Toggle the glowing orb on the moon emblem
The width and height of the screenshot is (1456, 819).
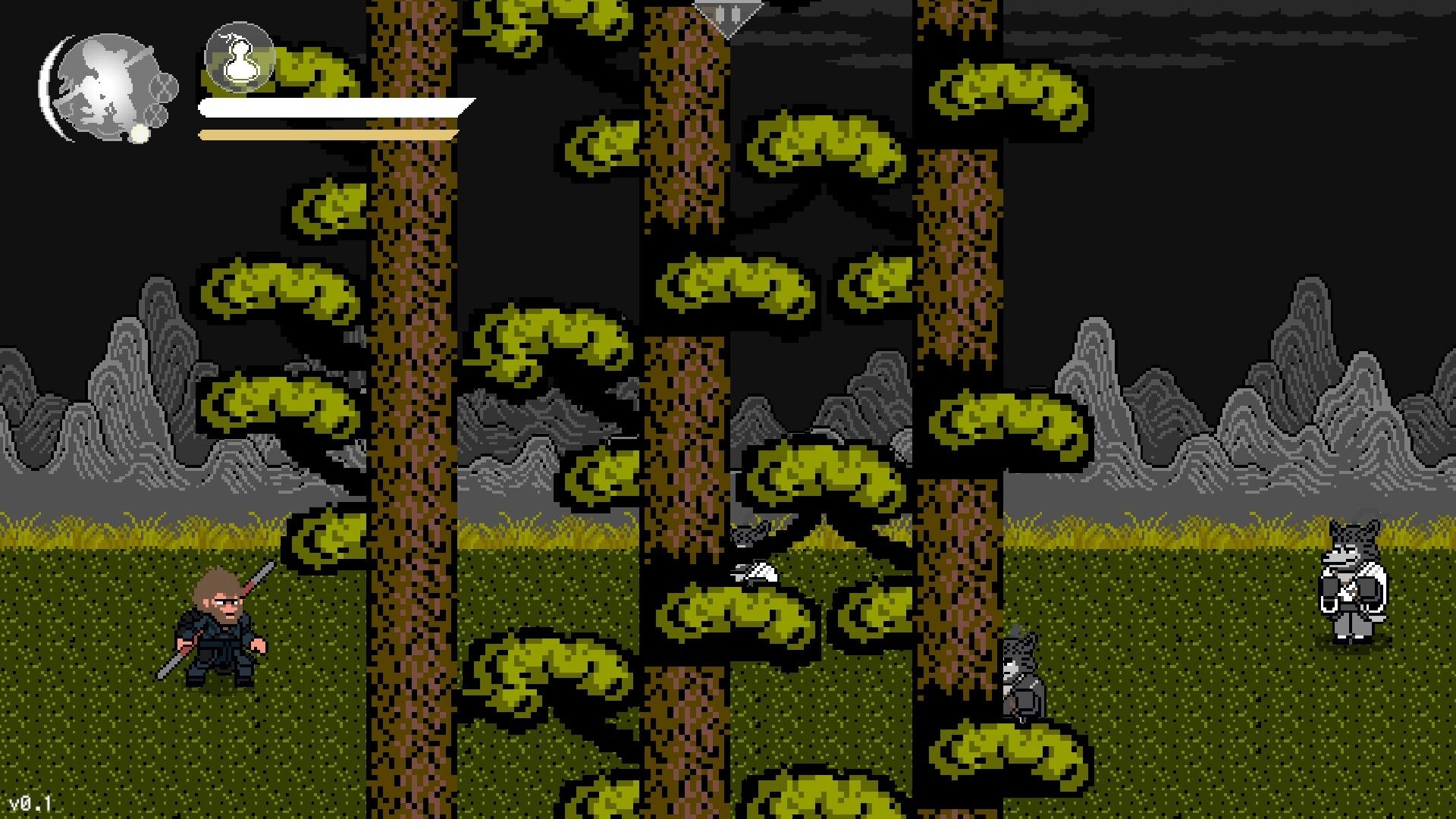coord(139,134)
